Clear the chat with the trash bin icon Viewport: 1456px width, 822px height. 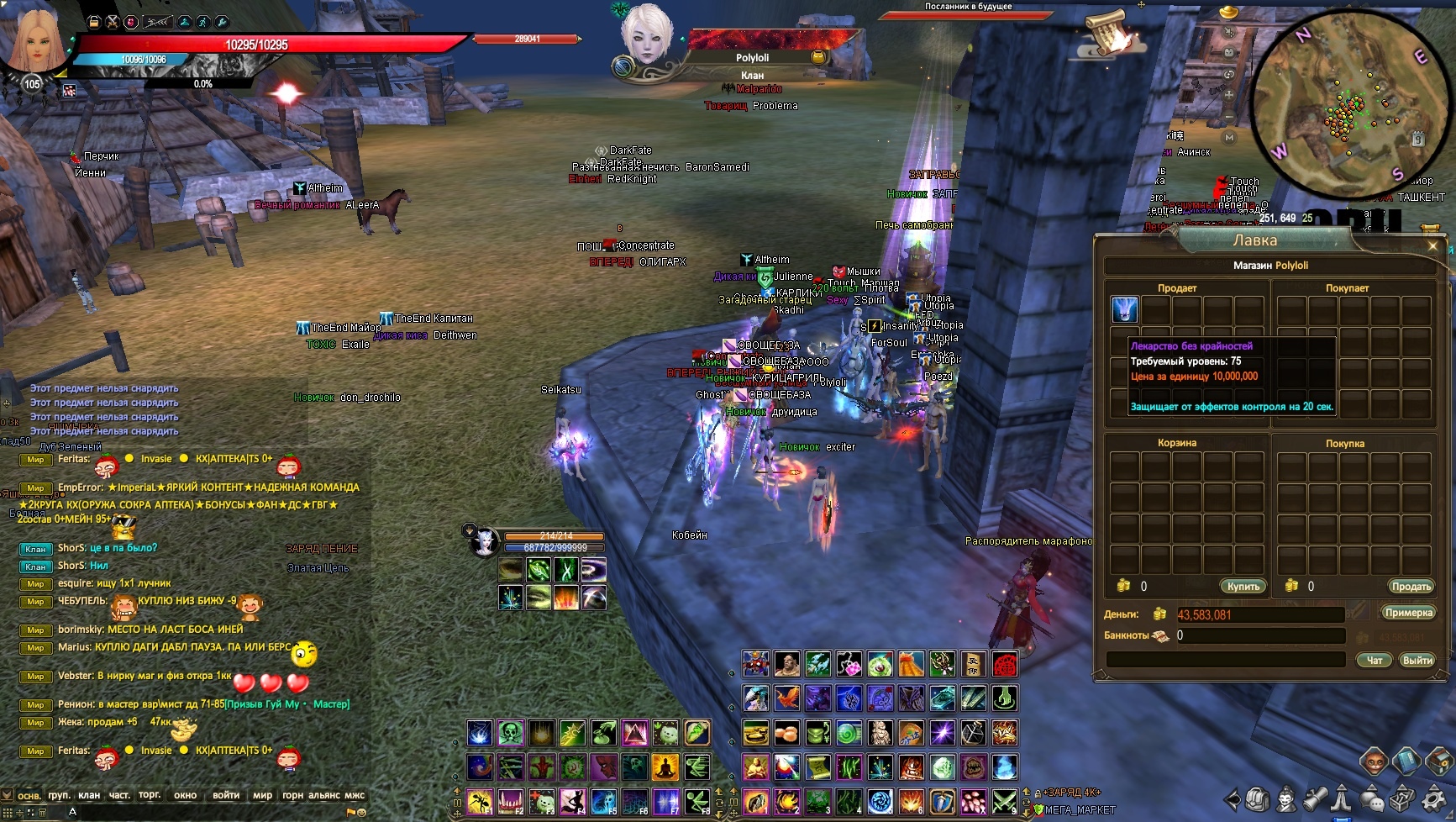click(x=40, y=812)
